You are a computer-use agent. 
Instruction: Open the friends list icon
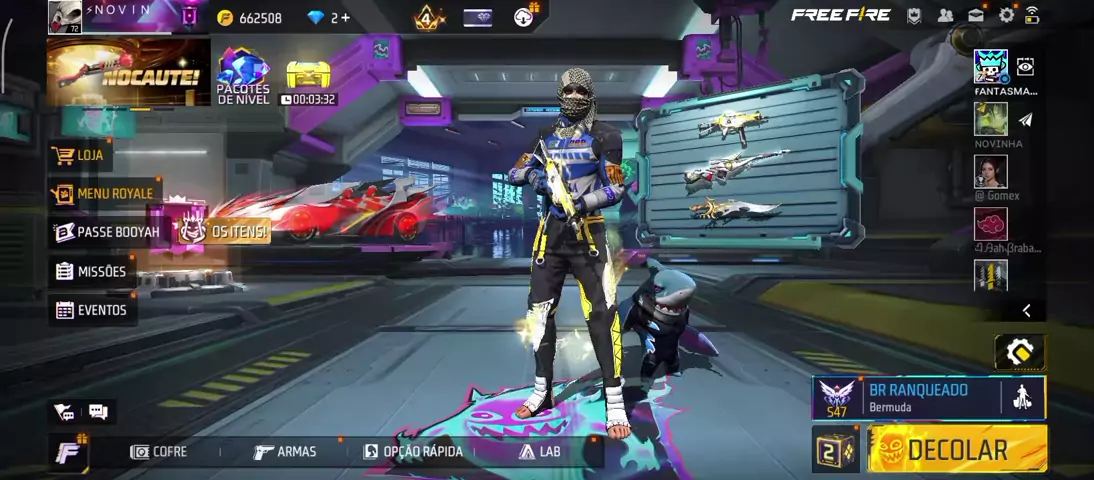click(945, 15)
